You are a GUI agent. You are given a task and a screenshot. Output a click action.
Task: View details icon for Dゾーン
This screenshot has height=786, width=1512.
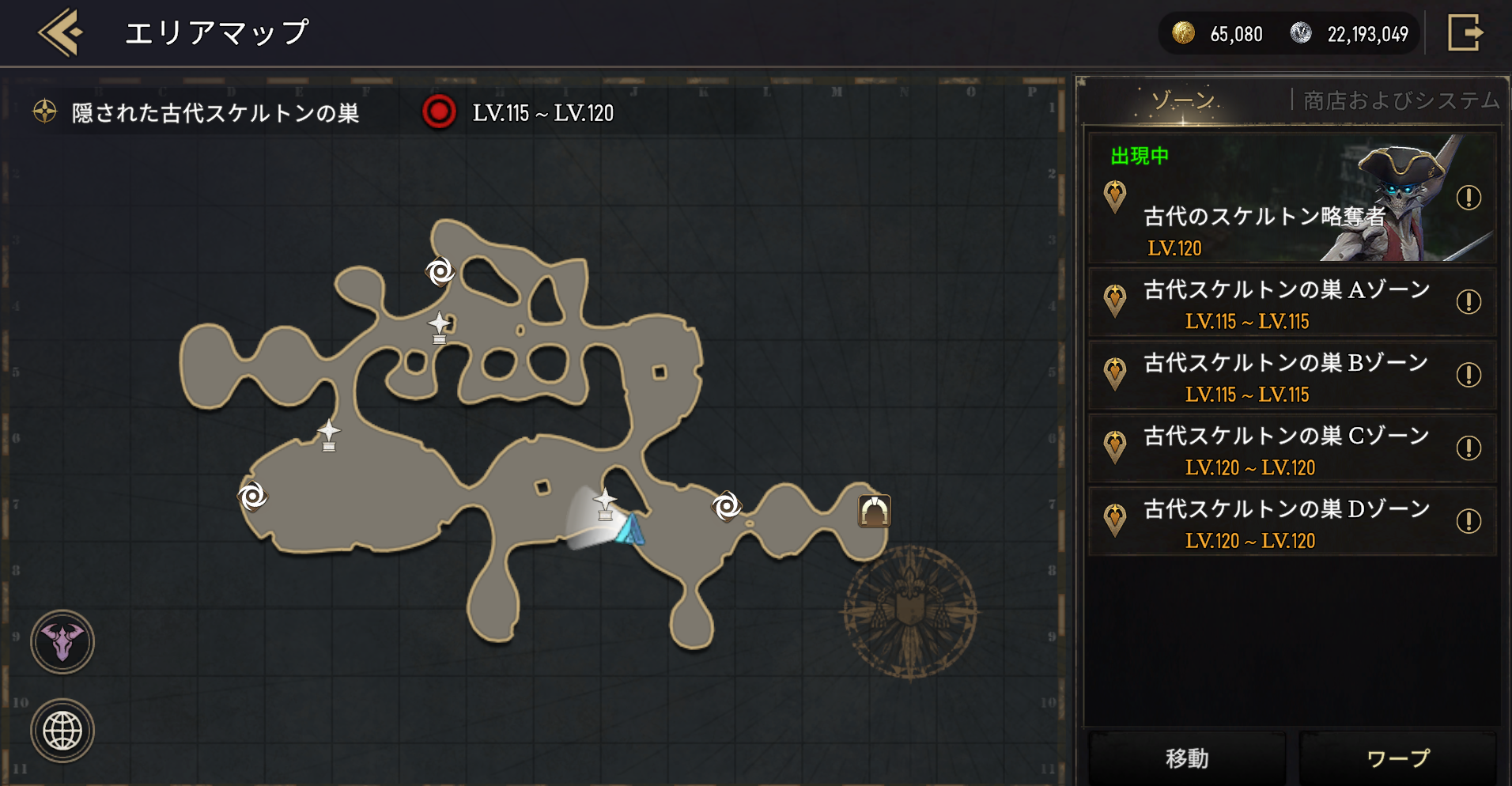(1469, 521)
